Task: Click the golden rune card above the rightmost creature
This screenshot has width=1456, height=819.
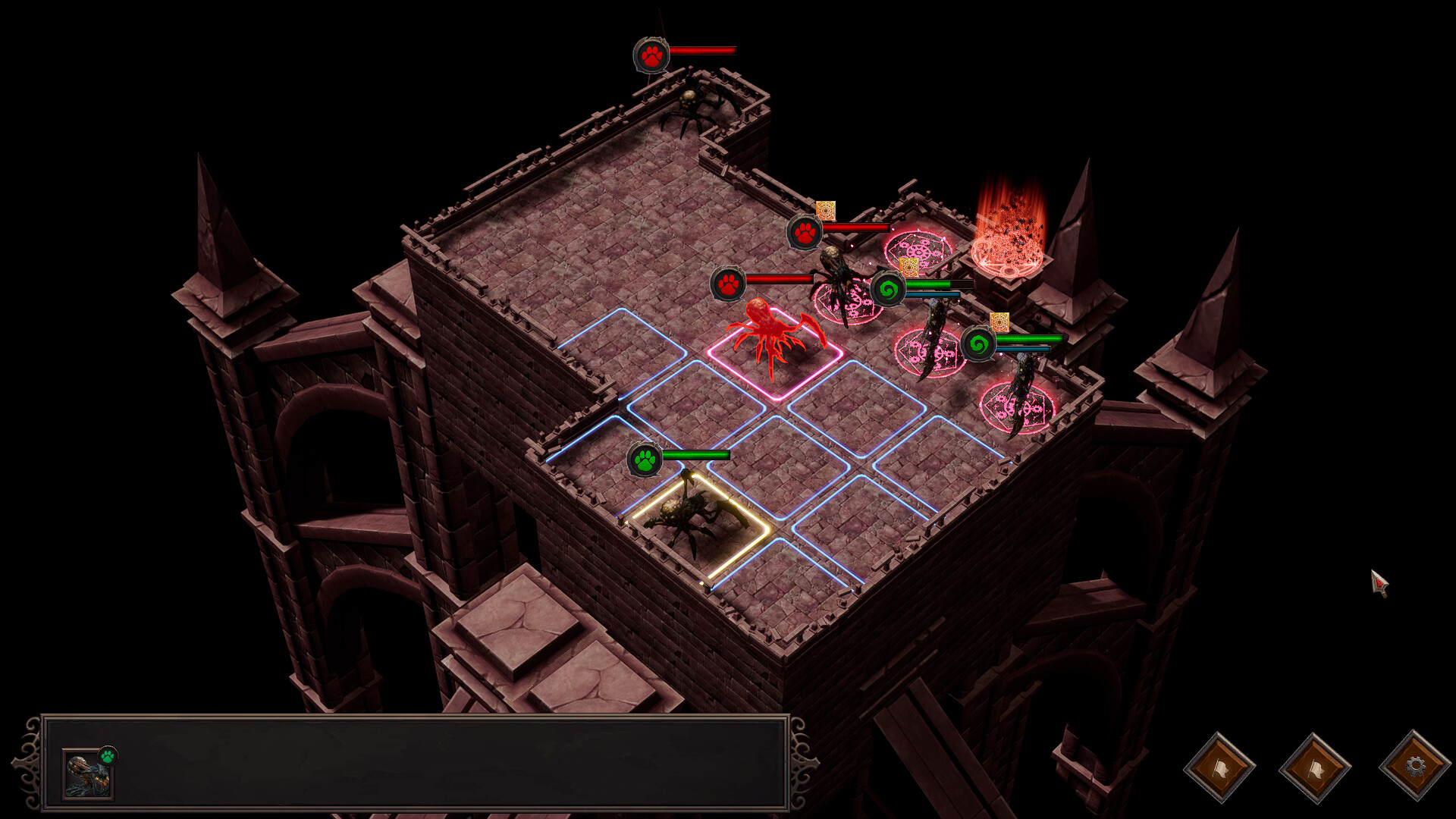Action: [x=999, y=322]
